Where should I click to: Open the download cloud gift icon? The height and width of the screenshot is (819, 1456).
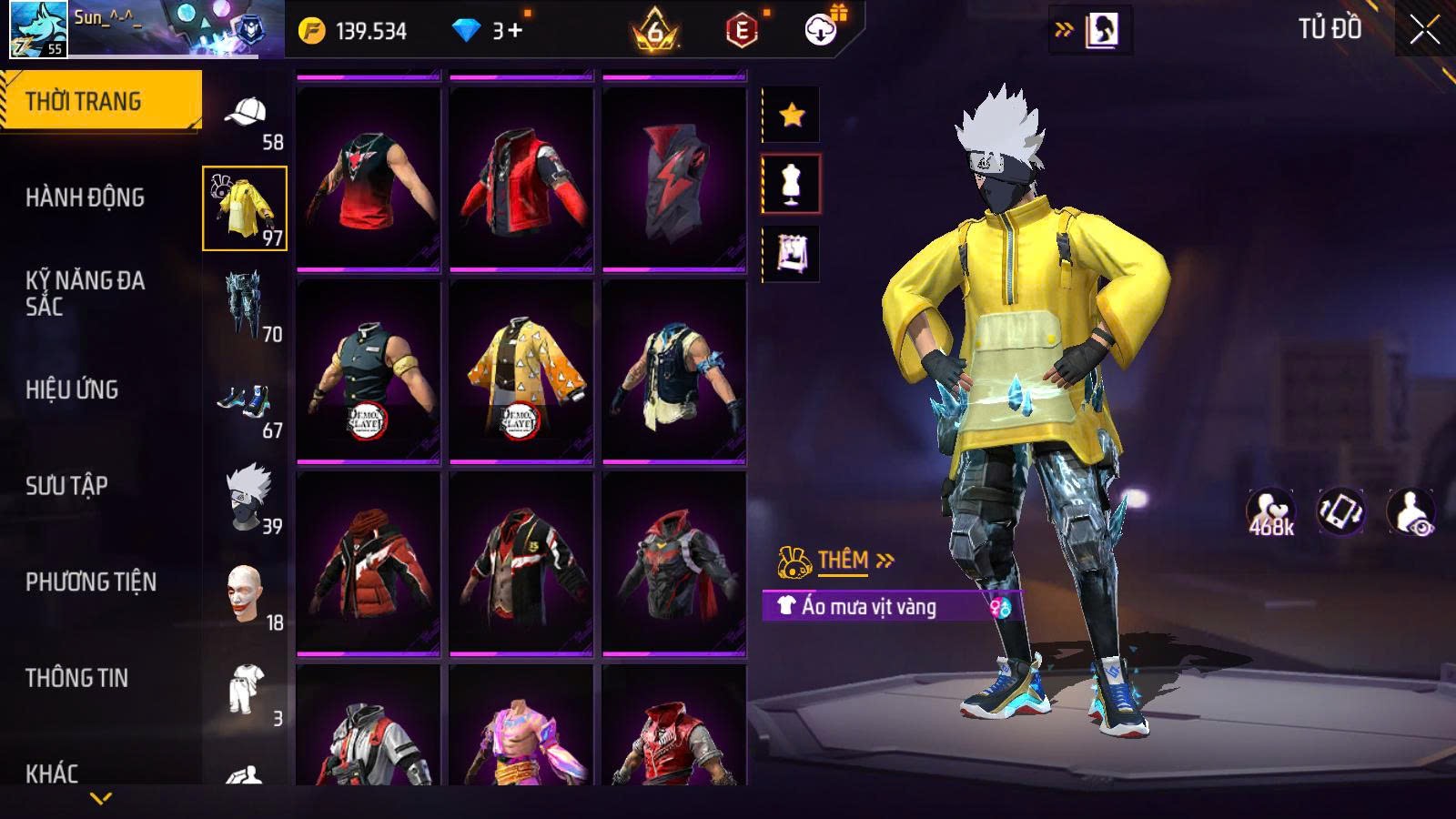click(x=822, y=30)
